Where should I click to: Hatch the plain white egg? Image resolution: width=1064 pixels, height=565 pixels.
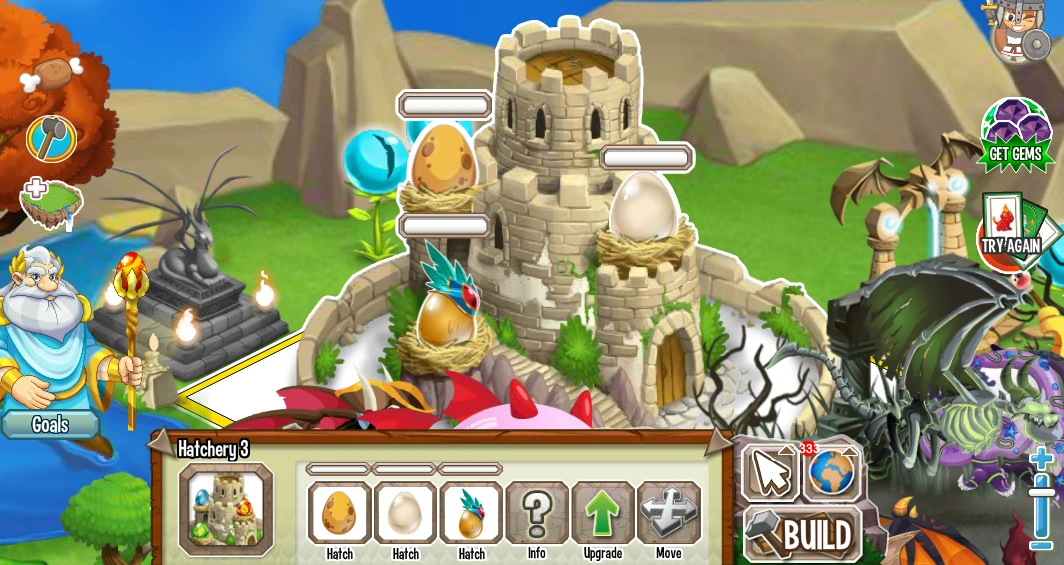405,513
